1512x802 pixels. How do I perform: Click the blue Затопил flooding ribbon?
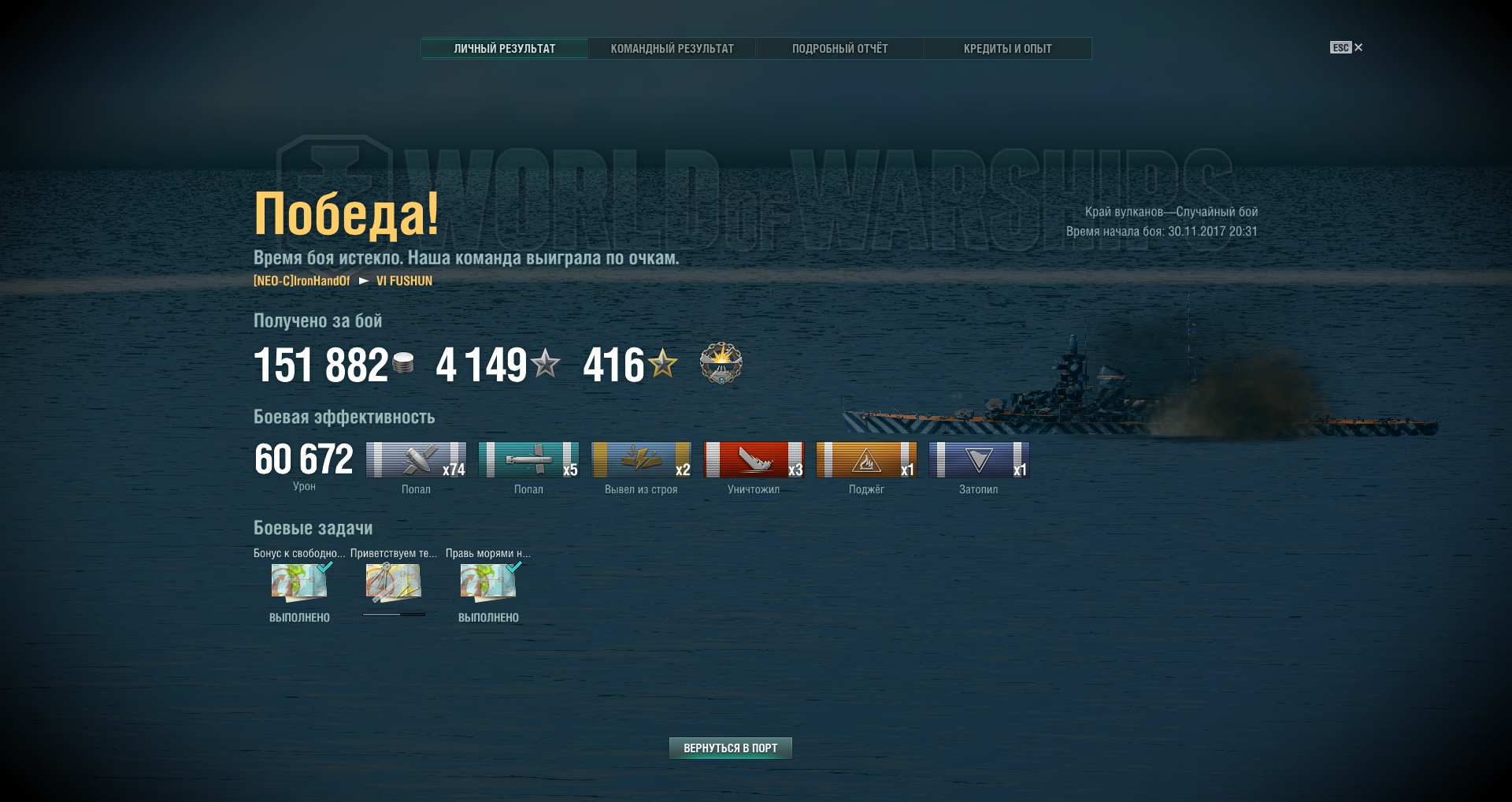click(x=979, y=460)
